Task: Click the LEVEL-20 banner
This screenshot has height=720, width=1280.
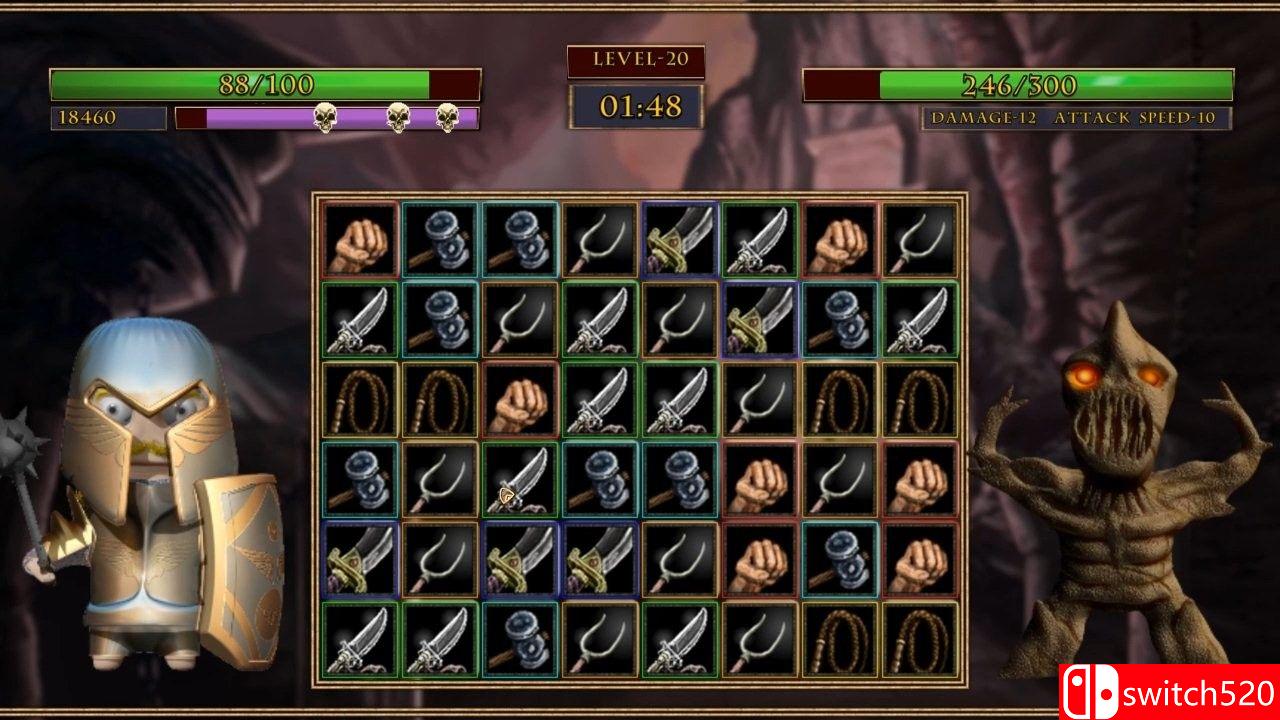Action: tap(634, 60)
